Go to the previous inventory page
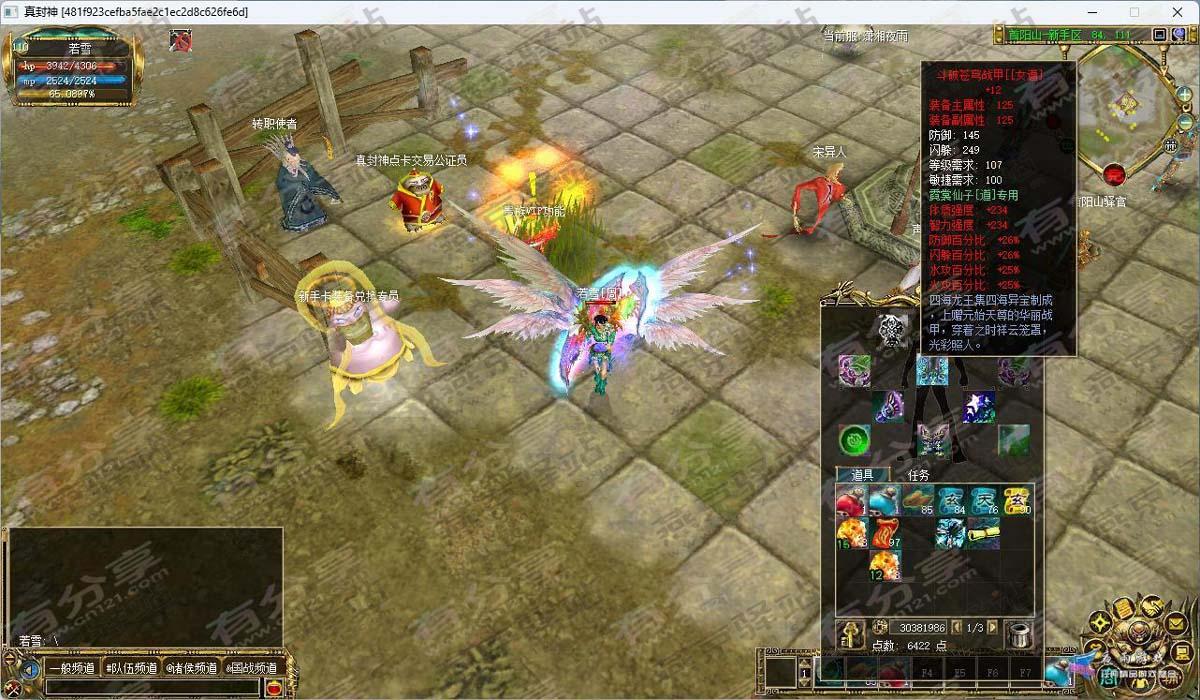Image resolution: width=1200 pixels, height=700 pixels. [957, 627]
